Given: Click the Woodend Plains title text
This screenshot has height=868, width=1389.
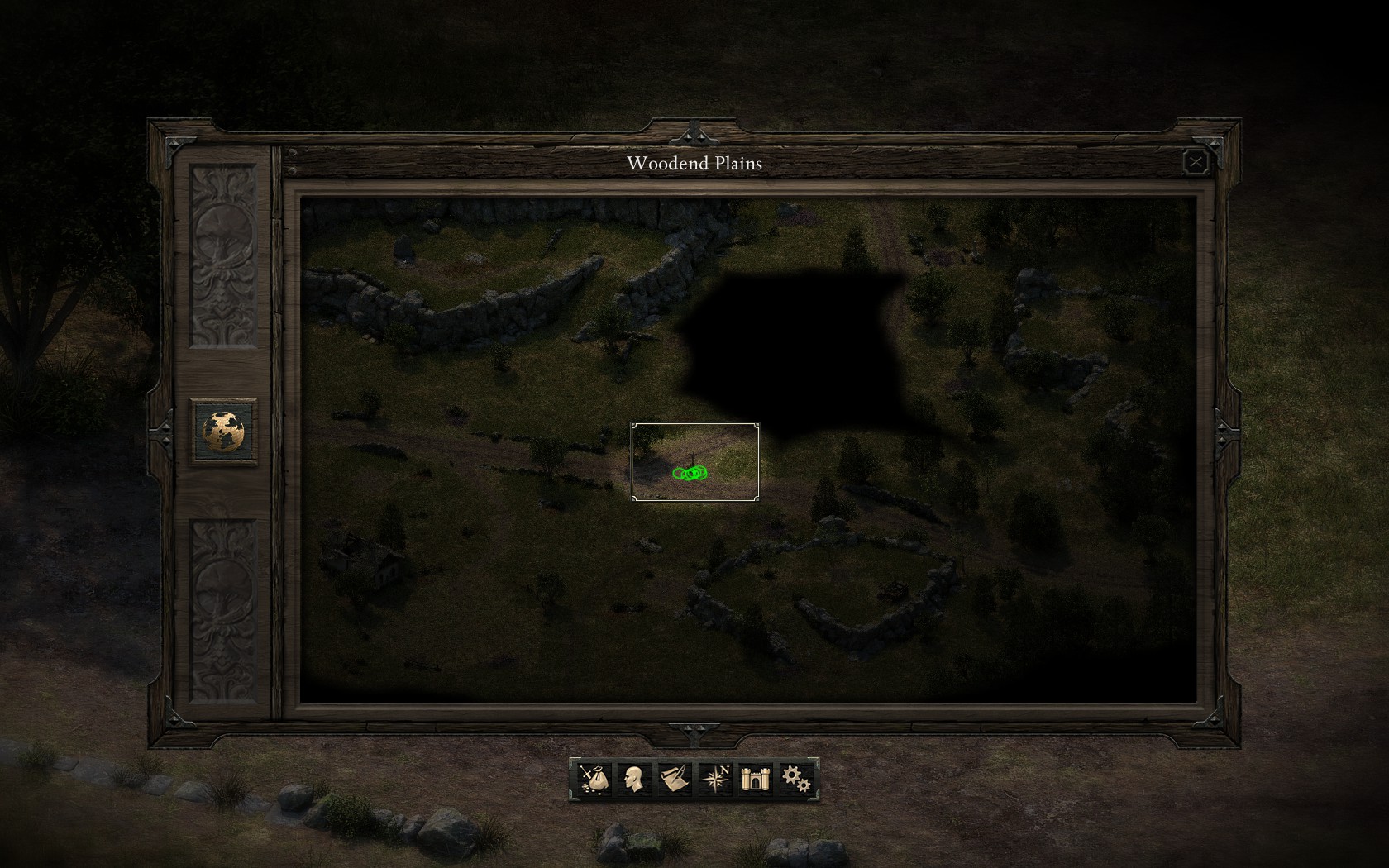Looking at the screenshot, I should 695,163.
